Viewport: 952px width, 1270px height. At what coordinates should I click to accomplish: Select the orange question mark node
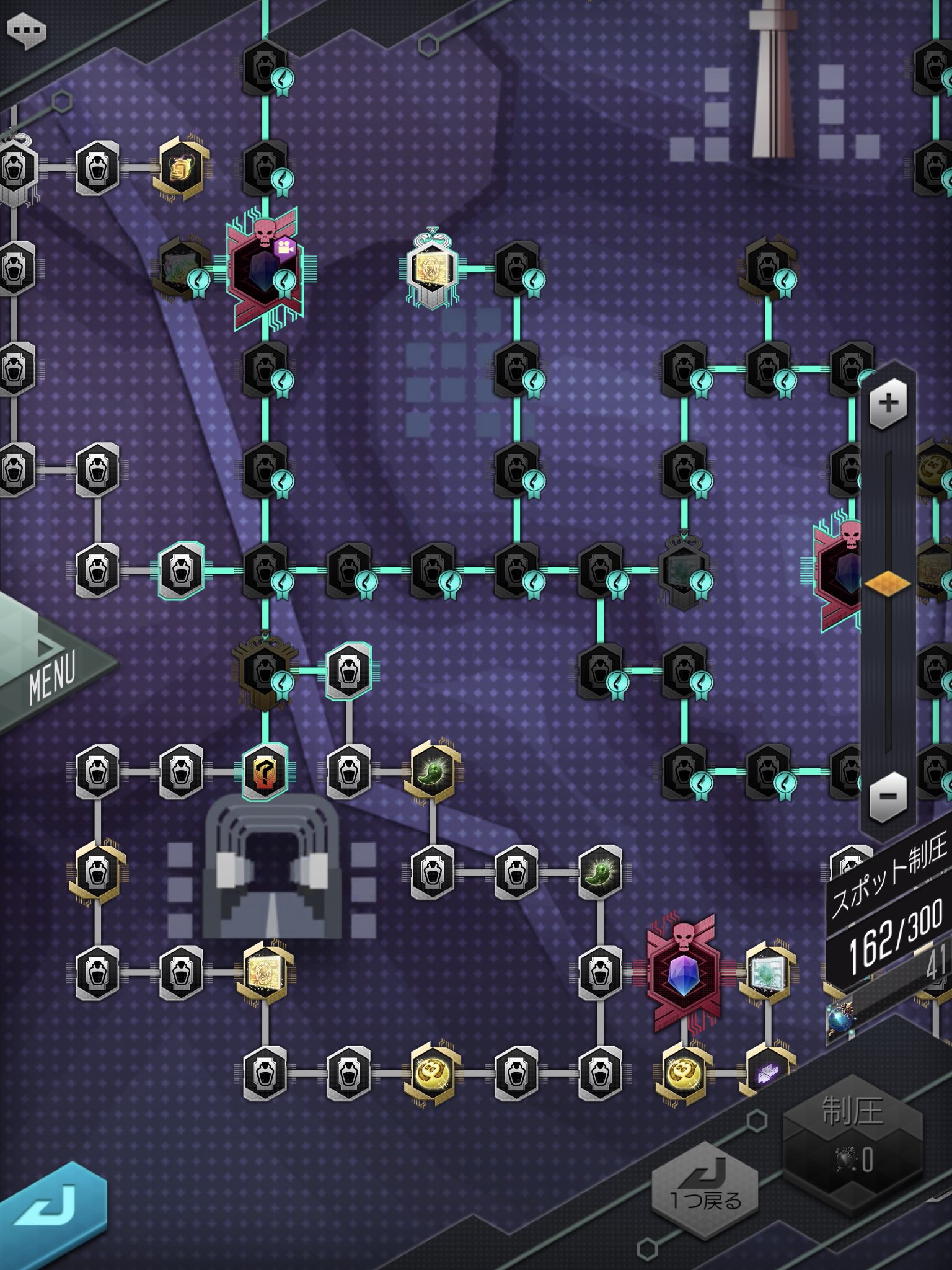(x=265, y=771)
